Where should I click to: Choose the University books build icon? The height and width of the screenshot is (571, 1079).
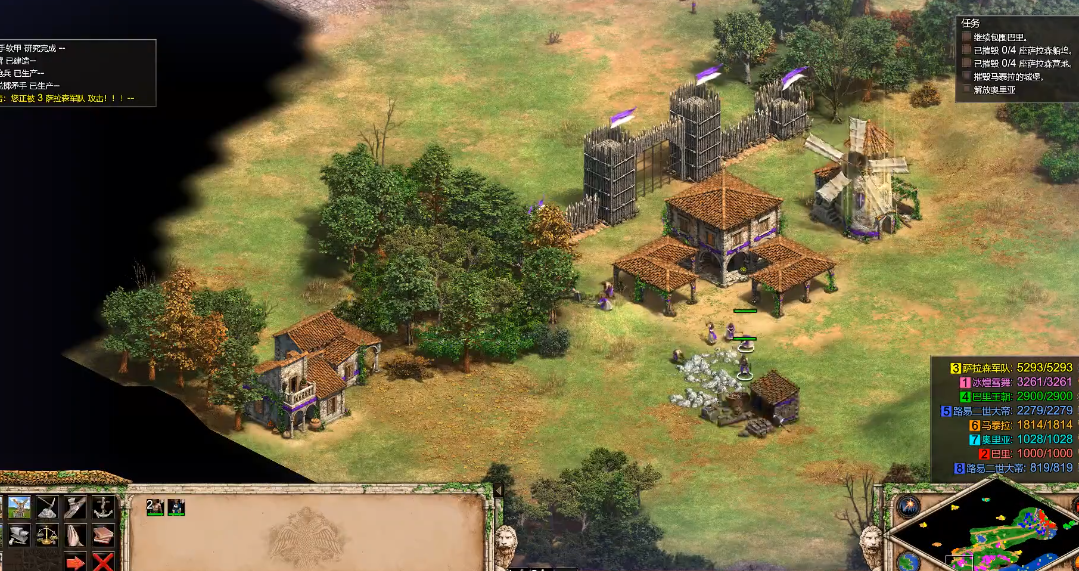(x=103, y=535)
